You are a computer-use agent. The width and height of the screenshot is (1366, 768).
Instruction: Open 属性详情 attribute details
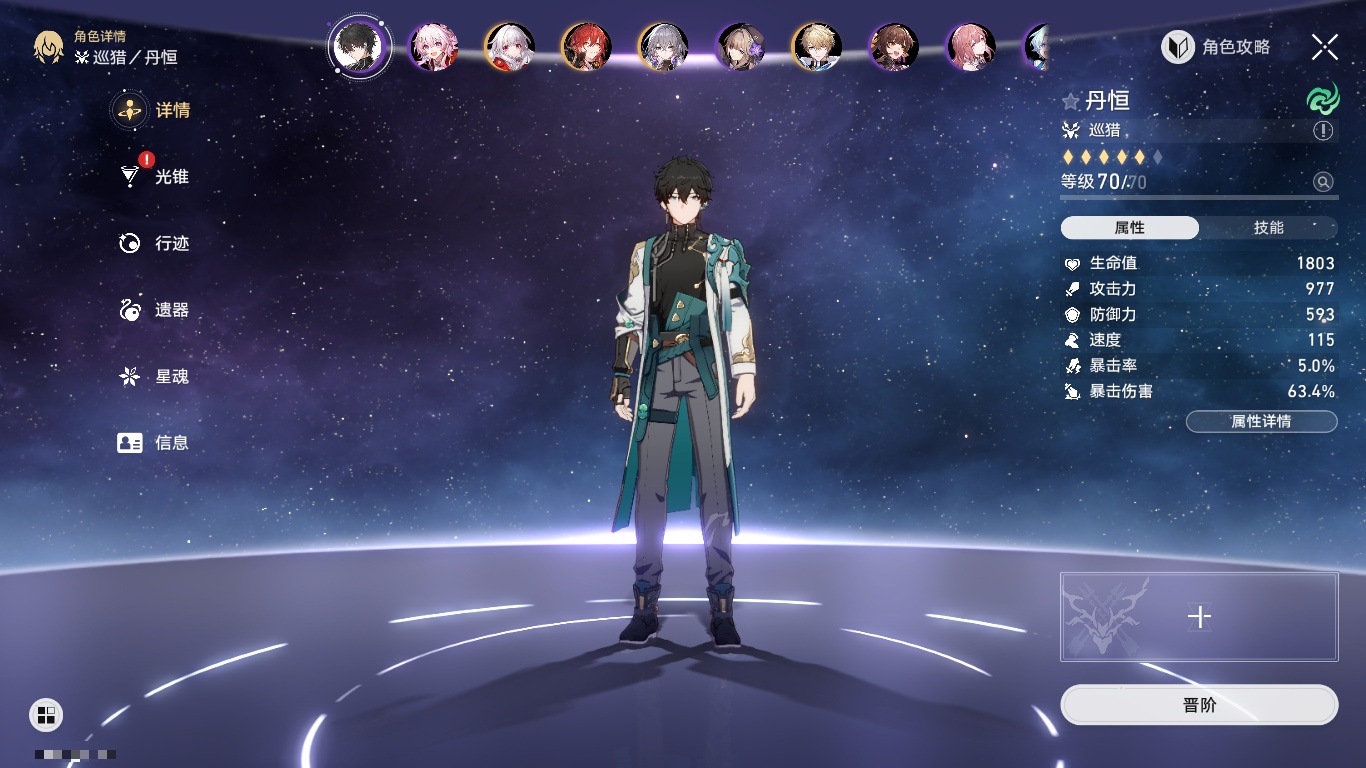click(1261, 422)
